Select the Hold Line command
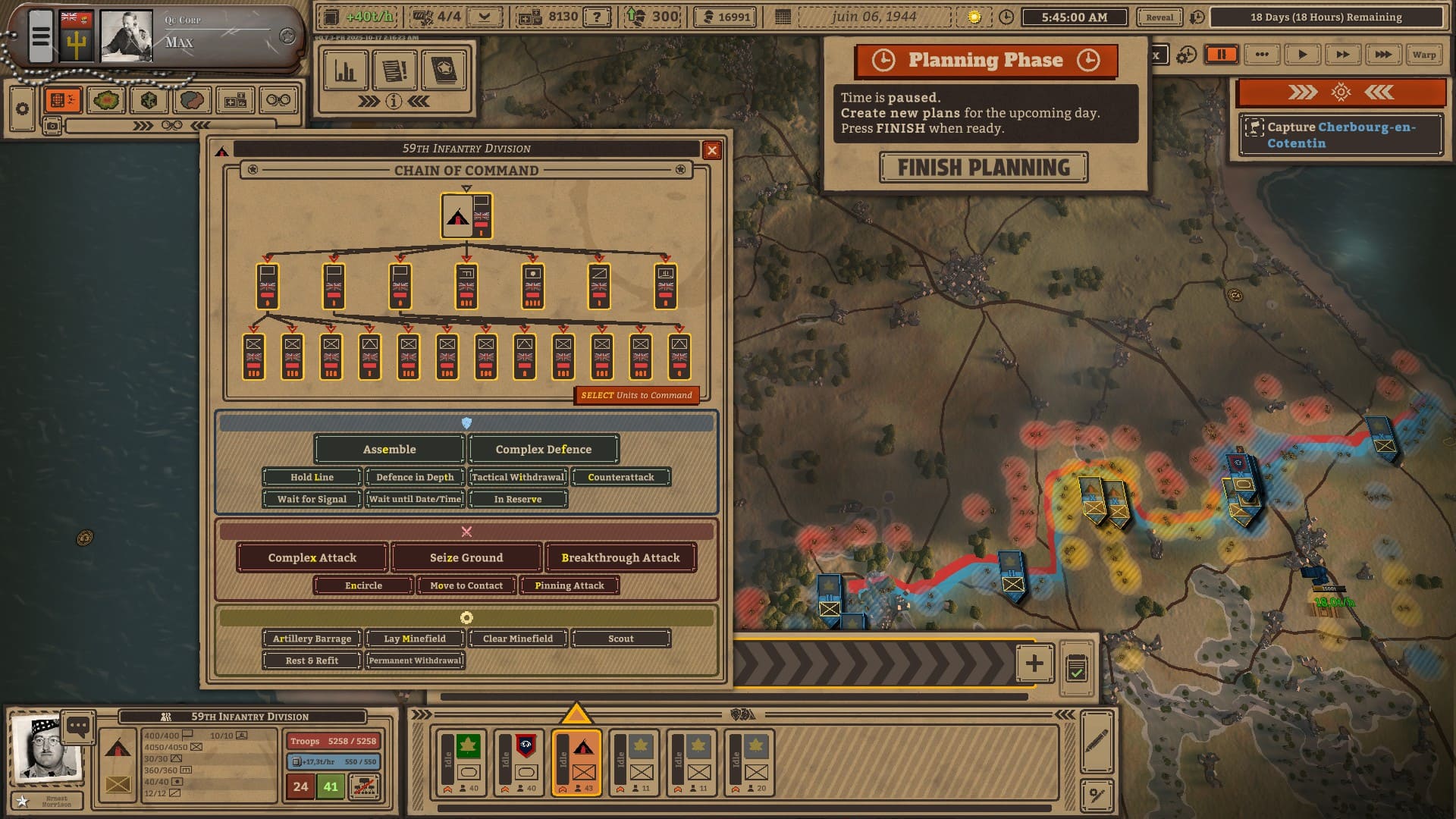1456x819 pixels. (312, 477)
